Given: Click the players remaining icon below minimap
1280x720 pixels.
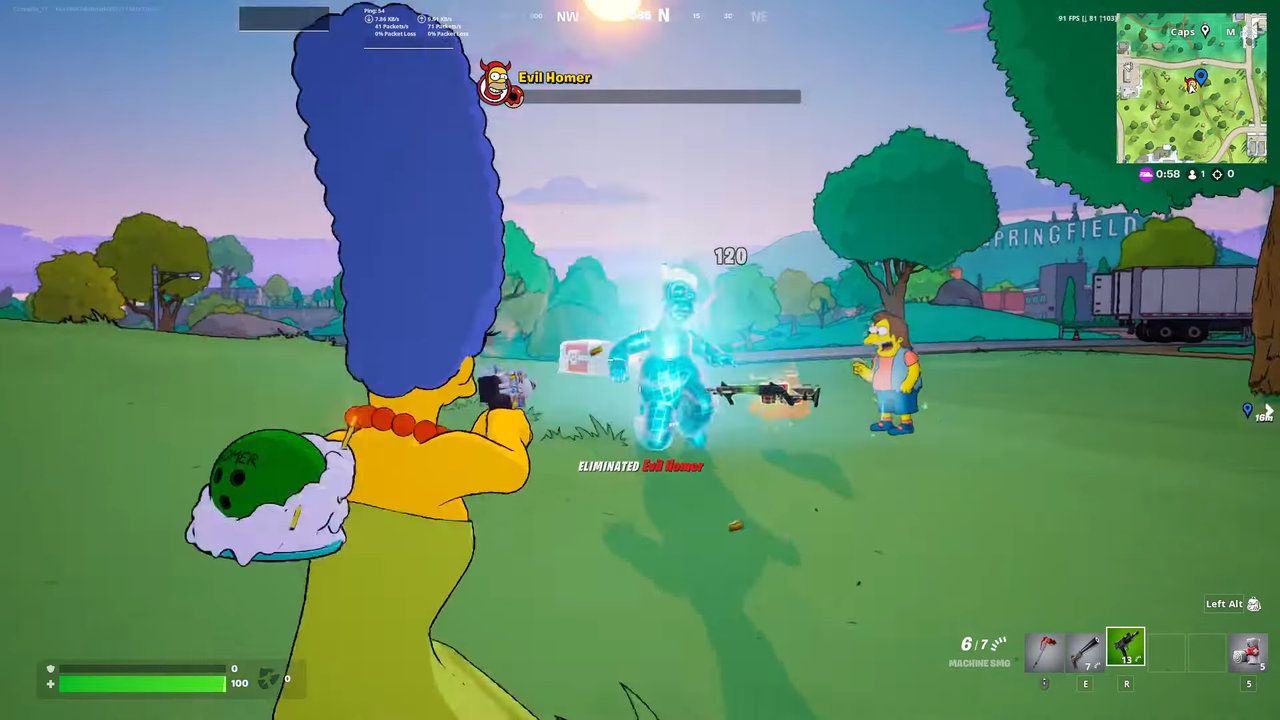Looking at the screenshot, I should (x=1192, y=174).
